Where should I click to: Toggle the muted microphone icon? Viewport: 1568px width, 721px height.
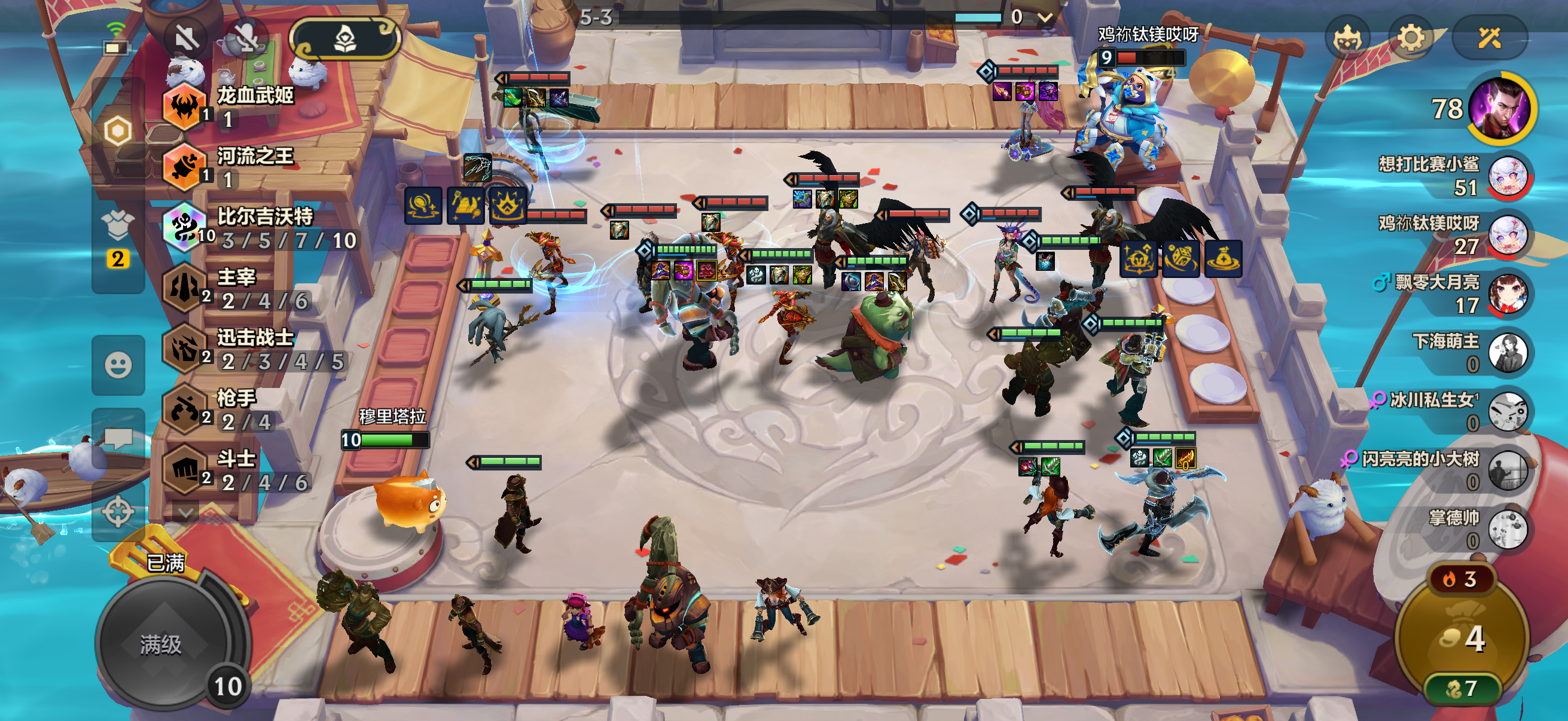click(x=245, y=39)
